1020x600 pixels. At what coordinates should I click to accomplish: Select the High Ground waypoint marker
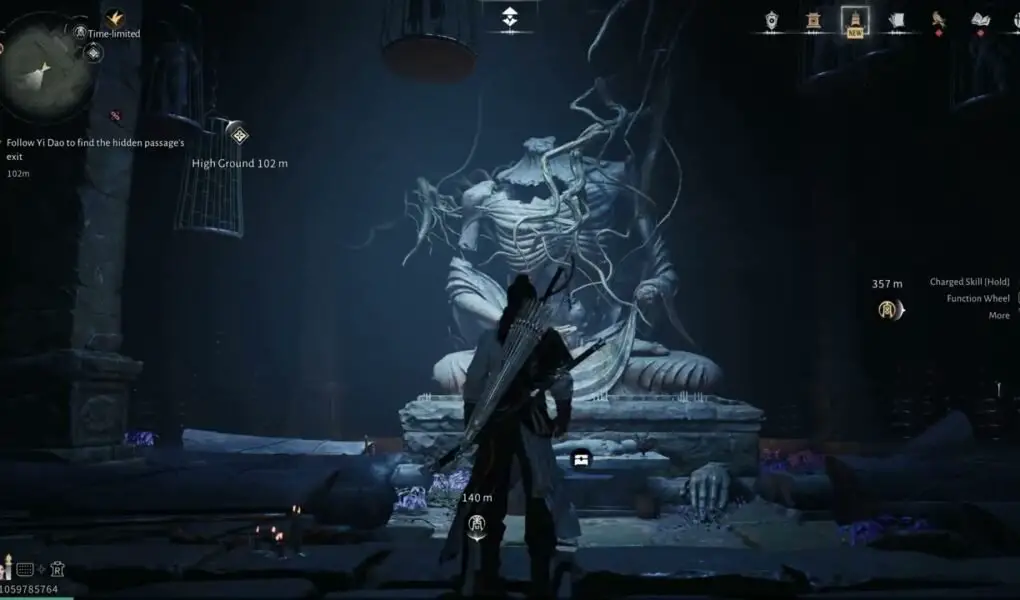coord(238,134)
